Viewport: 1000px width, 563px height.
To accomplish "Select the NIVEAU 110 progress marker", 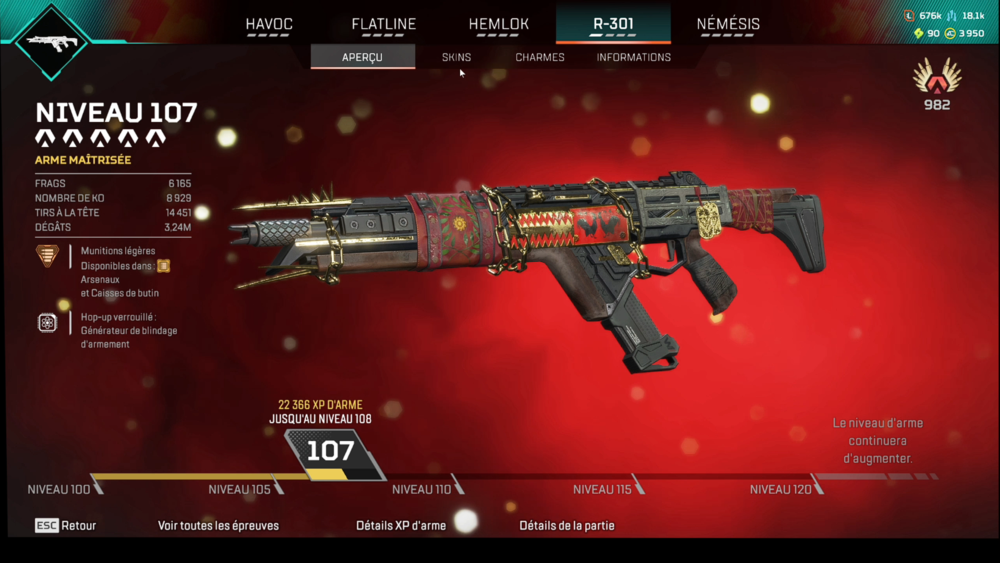I will tap(424, 489).
